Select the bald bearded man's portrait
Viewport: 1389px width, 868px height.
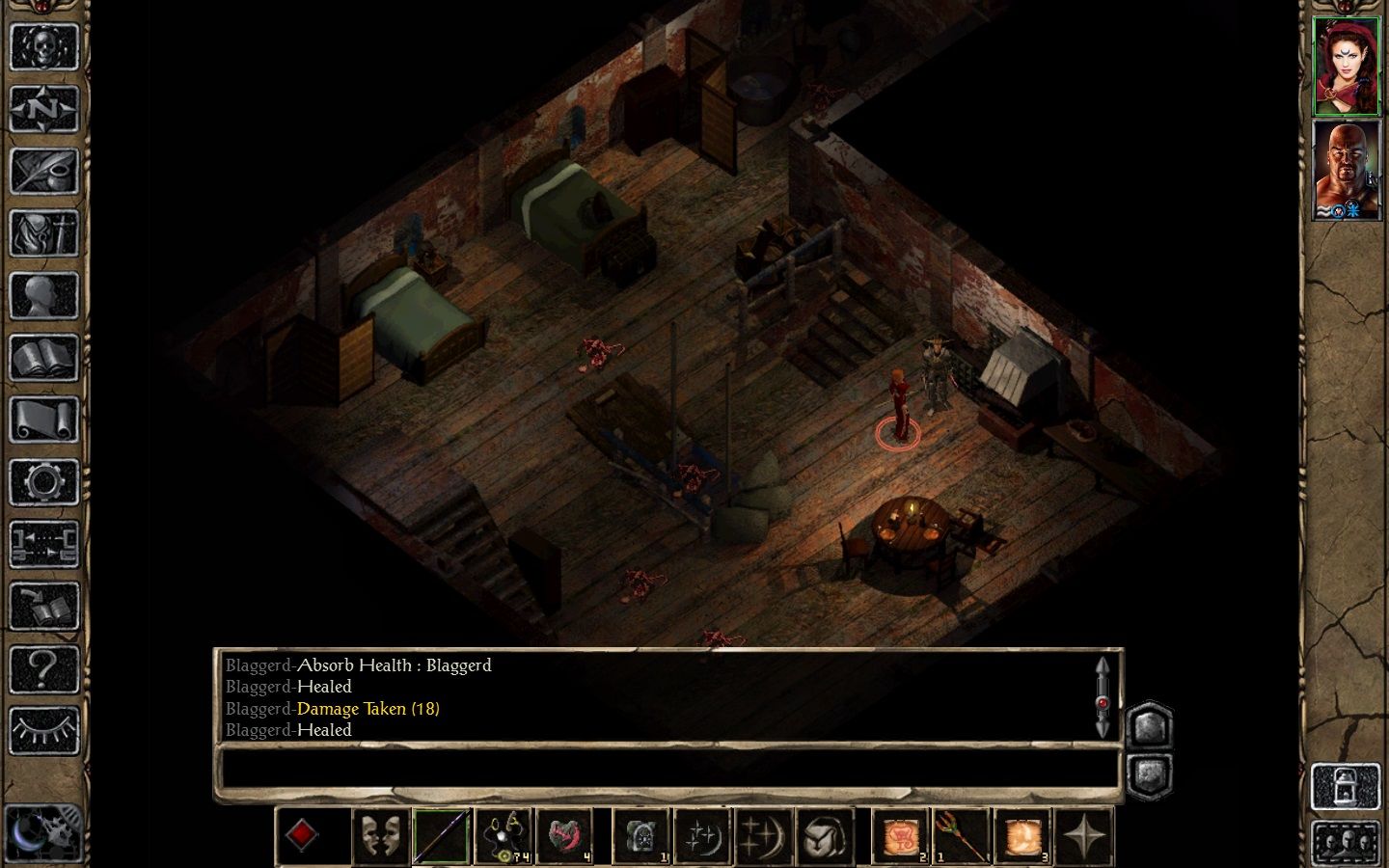[x=1347, y=170]
